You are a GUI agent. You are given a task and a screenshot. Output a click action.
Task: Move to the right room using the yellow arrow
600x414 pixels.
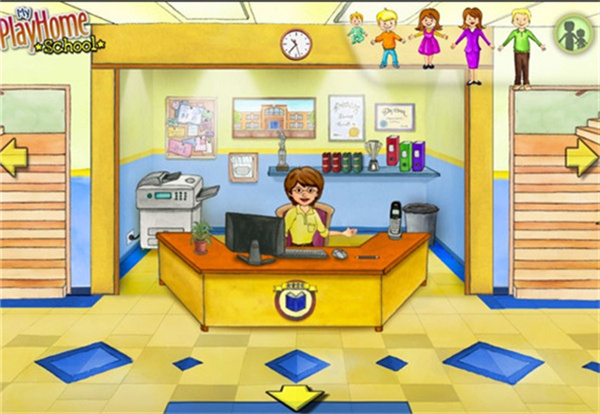[x=582, y=158]
